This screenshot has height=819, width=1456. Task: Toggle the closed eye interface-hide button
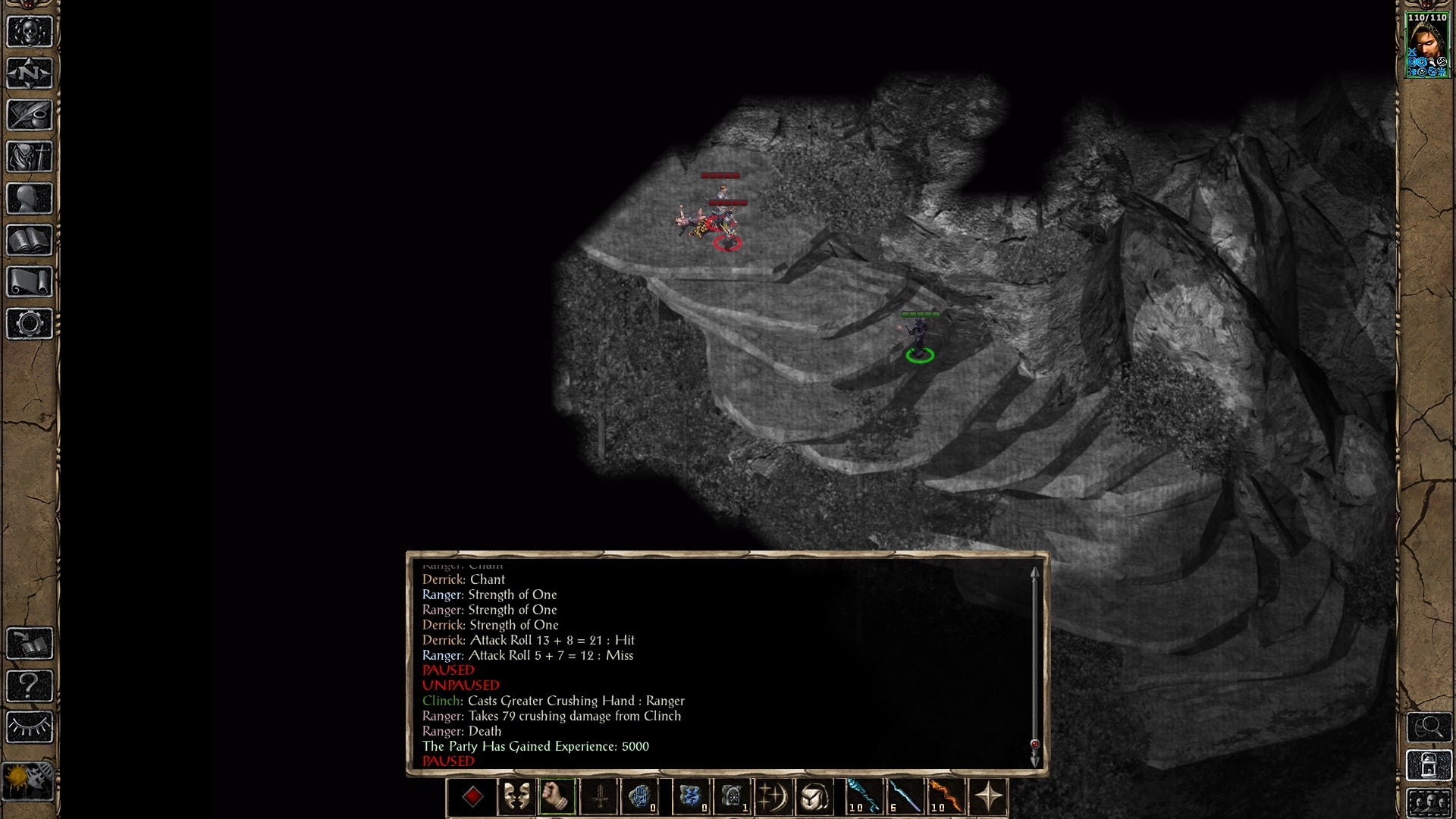pos(30,727)
